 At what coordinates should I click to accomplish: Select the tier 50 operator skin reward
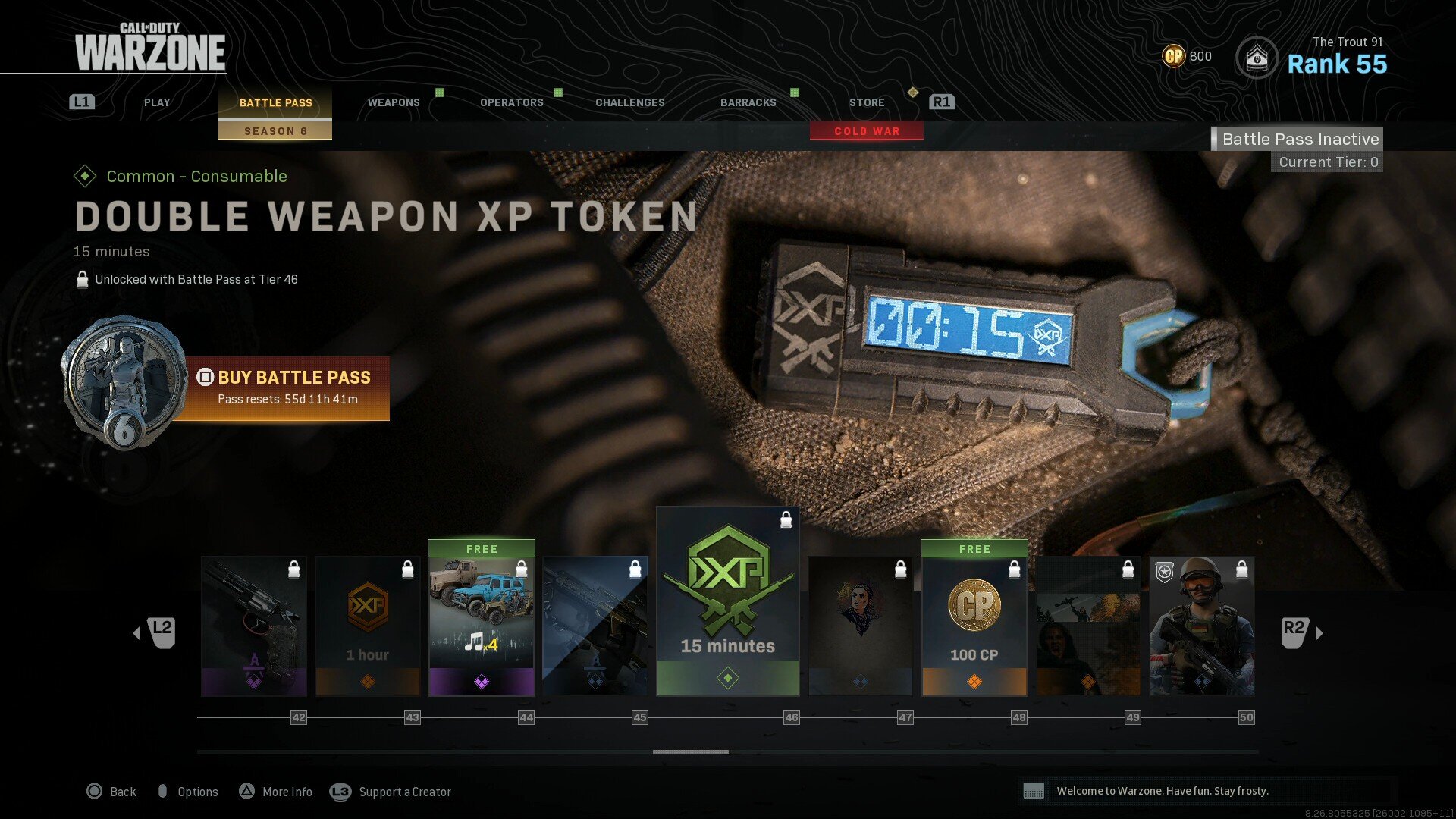point(1202,626)
